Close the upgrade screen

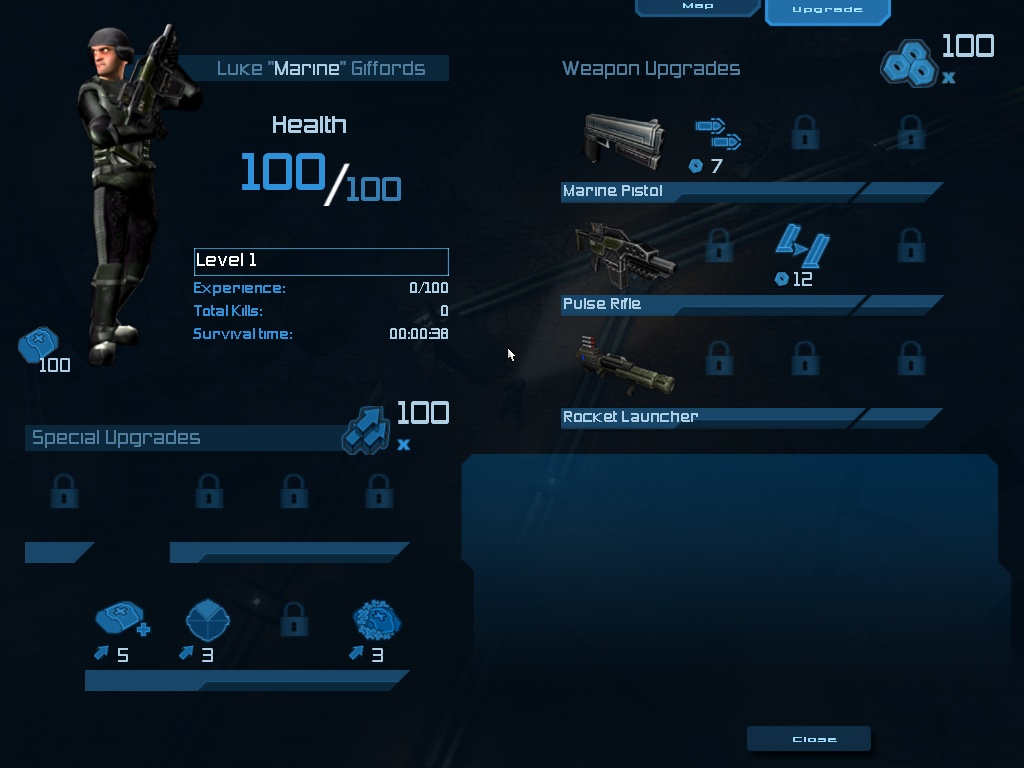pos(809,739)
